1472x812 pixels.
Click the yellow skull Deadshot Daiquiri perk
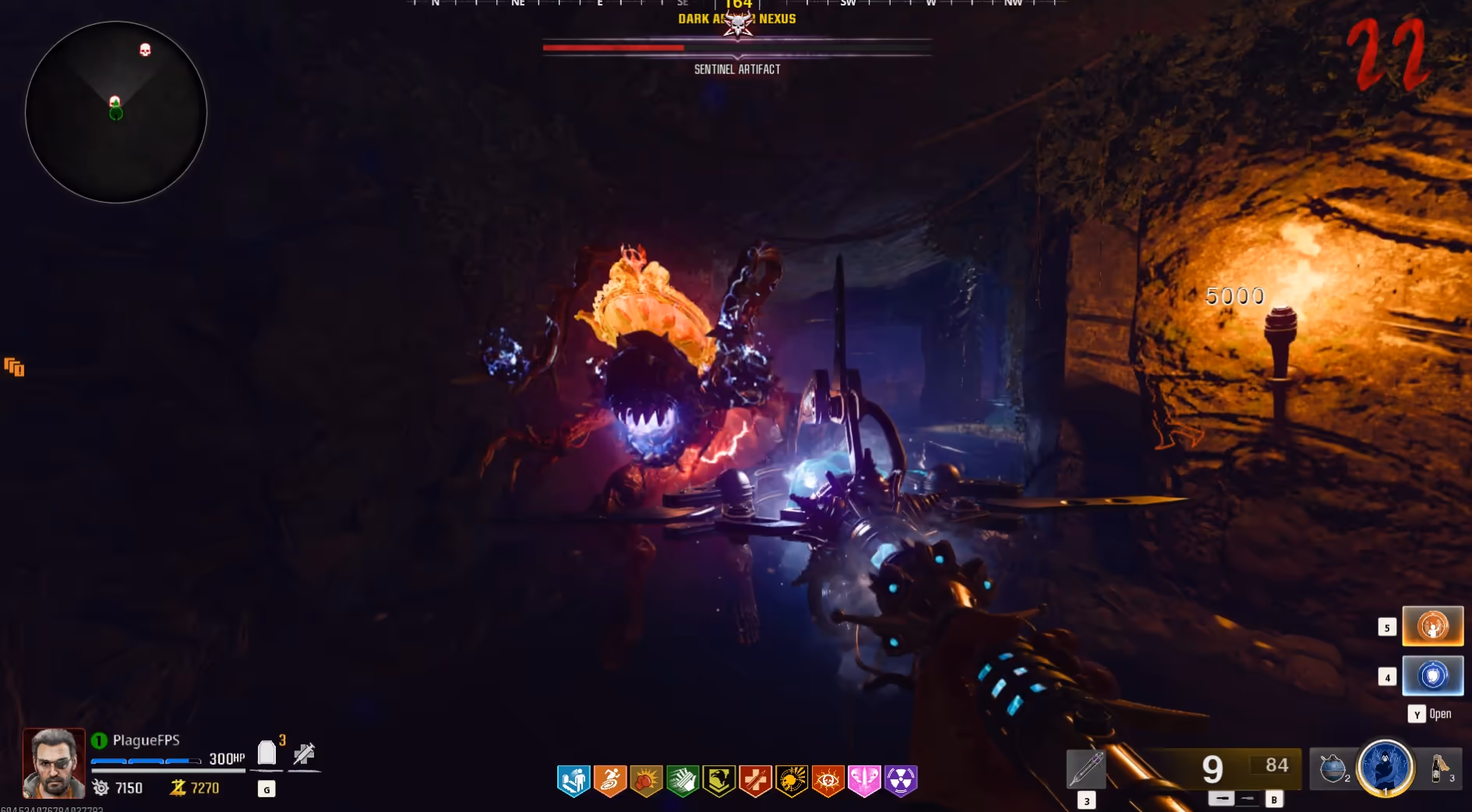click(x=791, y=780)
